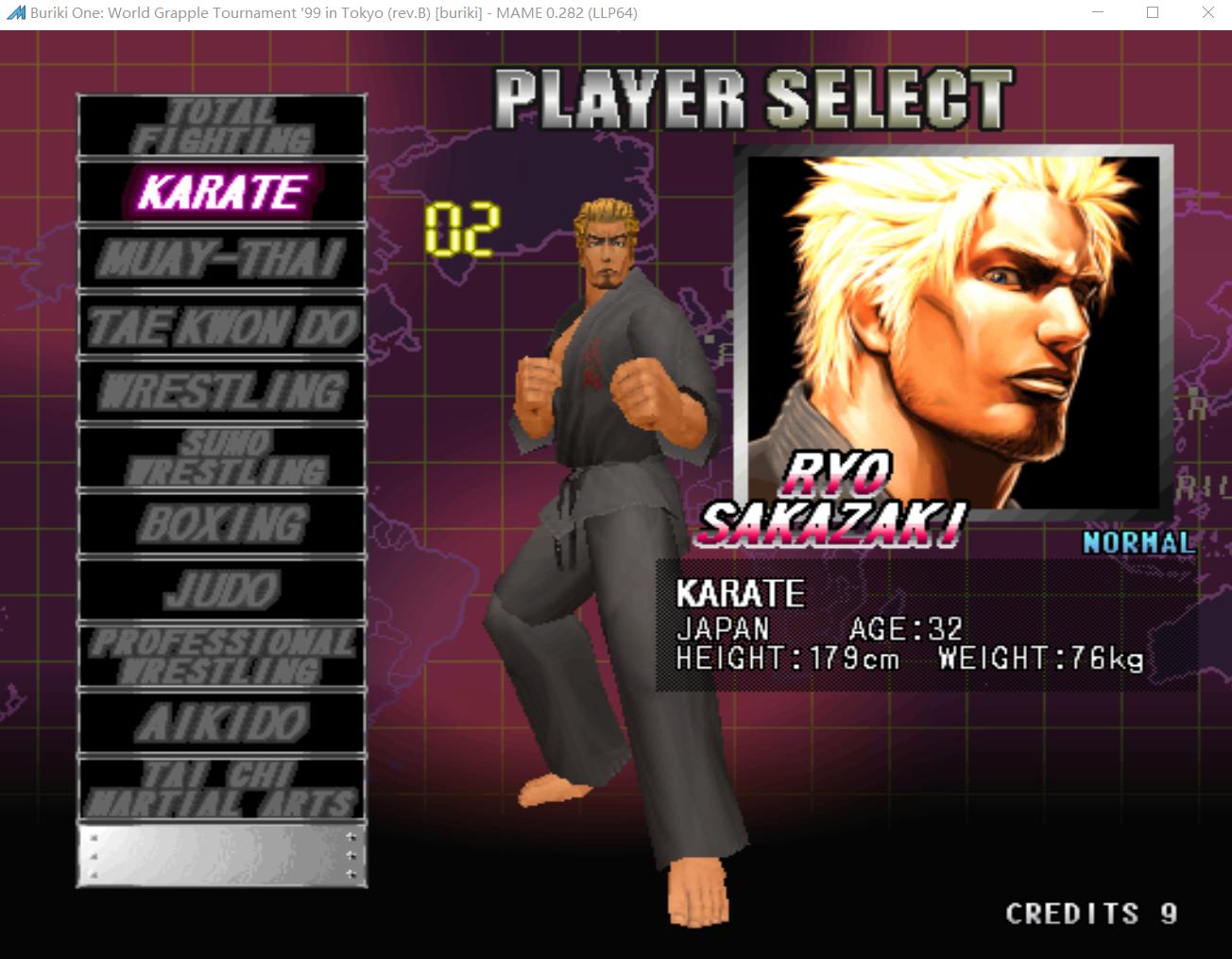Select the Professional Wrestling entry
The width and height of the screenshot is (1232, 959).
tap(222, 657)
